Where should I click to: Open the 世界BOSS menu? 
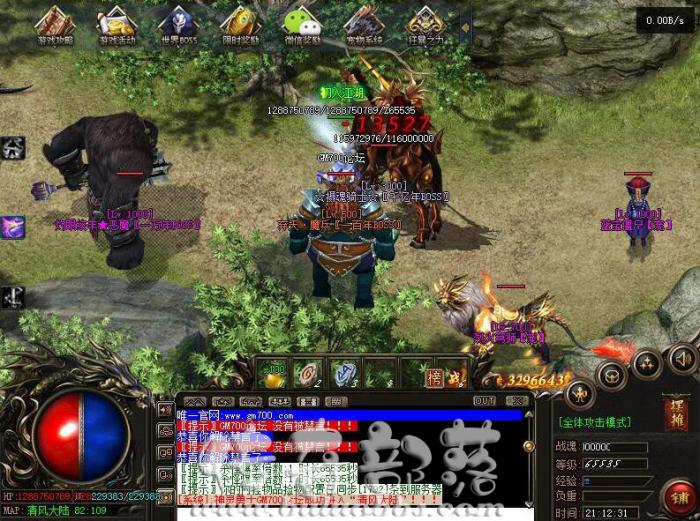177,26
